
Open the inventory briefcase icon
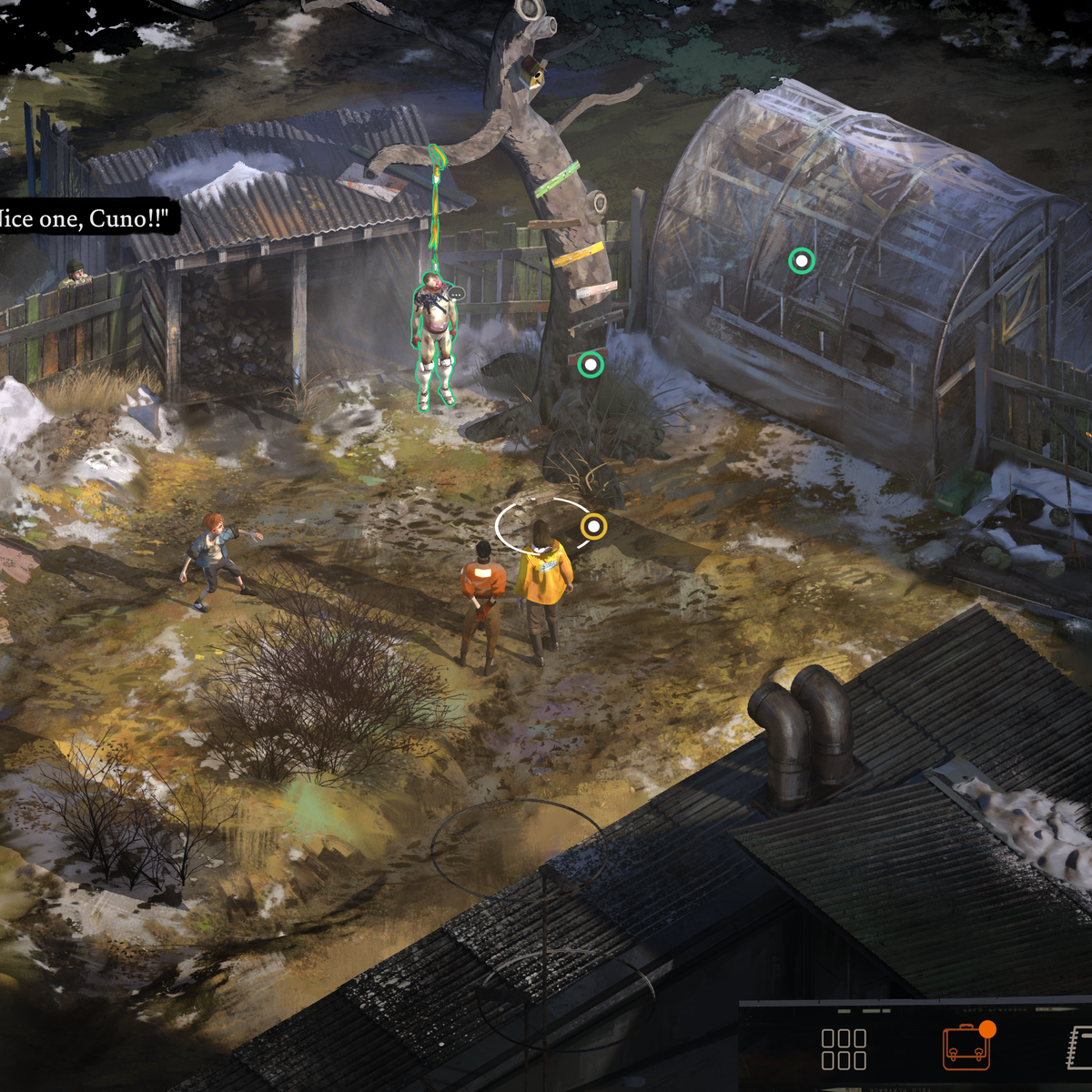tap(966, 1048)
